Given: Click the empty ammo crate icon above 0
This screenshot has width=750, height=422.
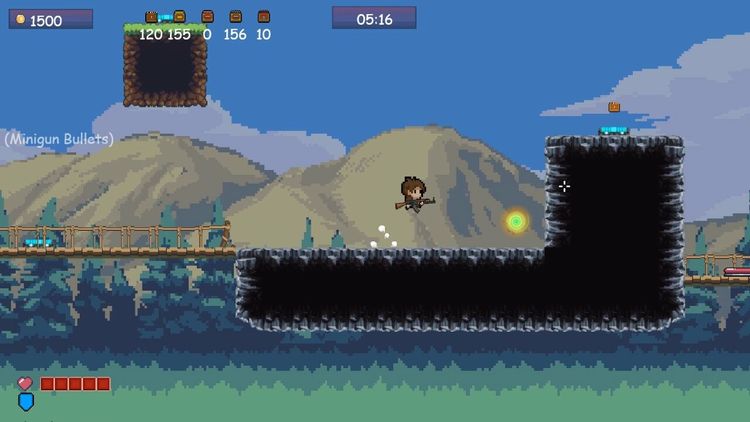Looking at the screenshot, I should tap(207, 17).
